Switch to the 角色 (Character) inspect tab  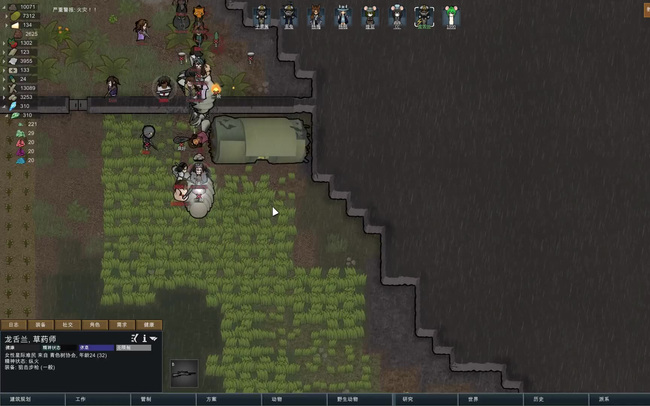tap(95, 325)
